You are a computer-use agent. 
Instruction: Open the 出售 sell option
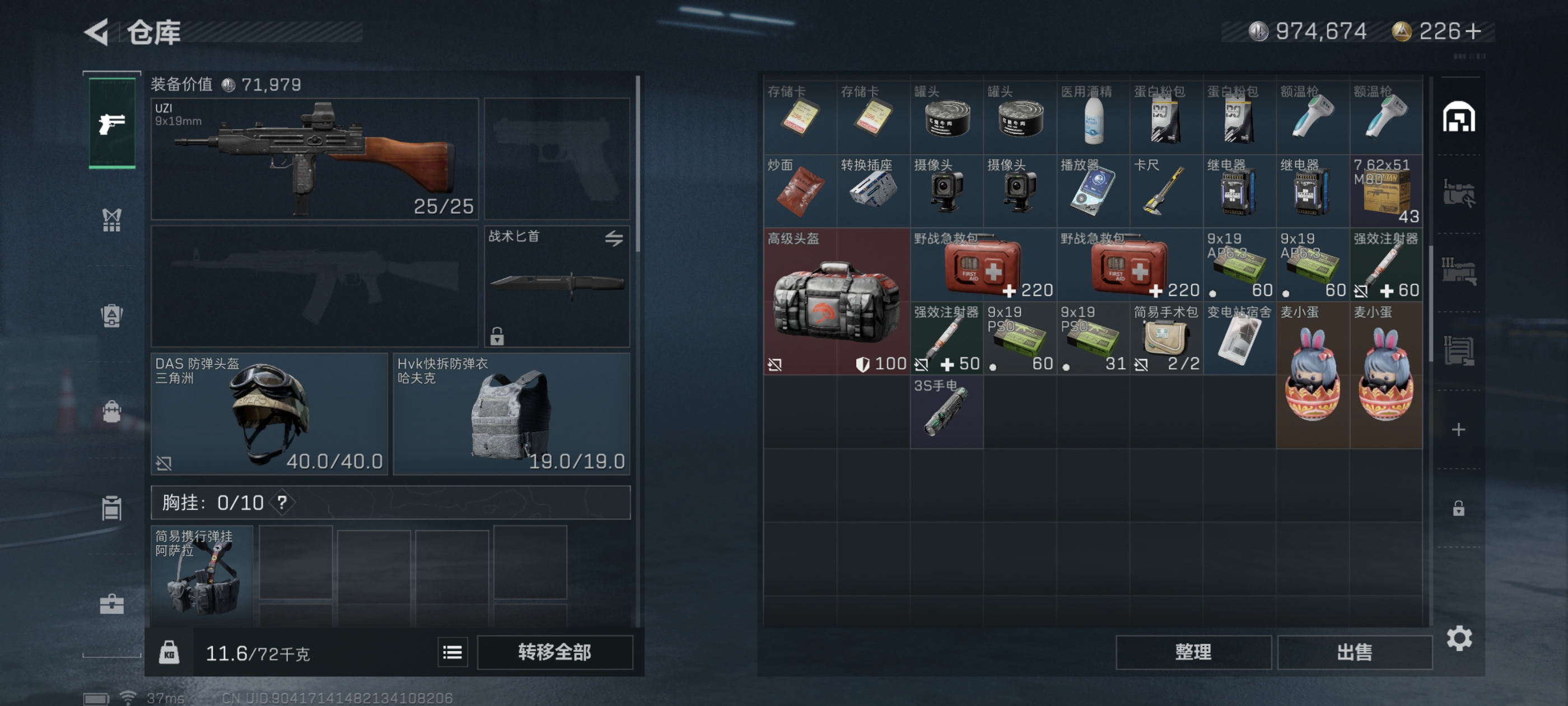[x=1354, y=652]
